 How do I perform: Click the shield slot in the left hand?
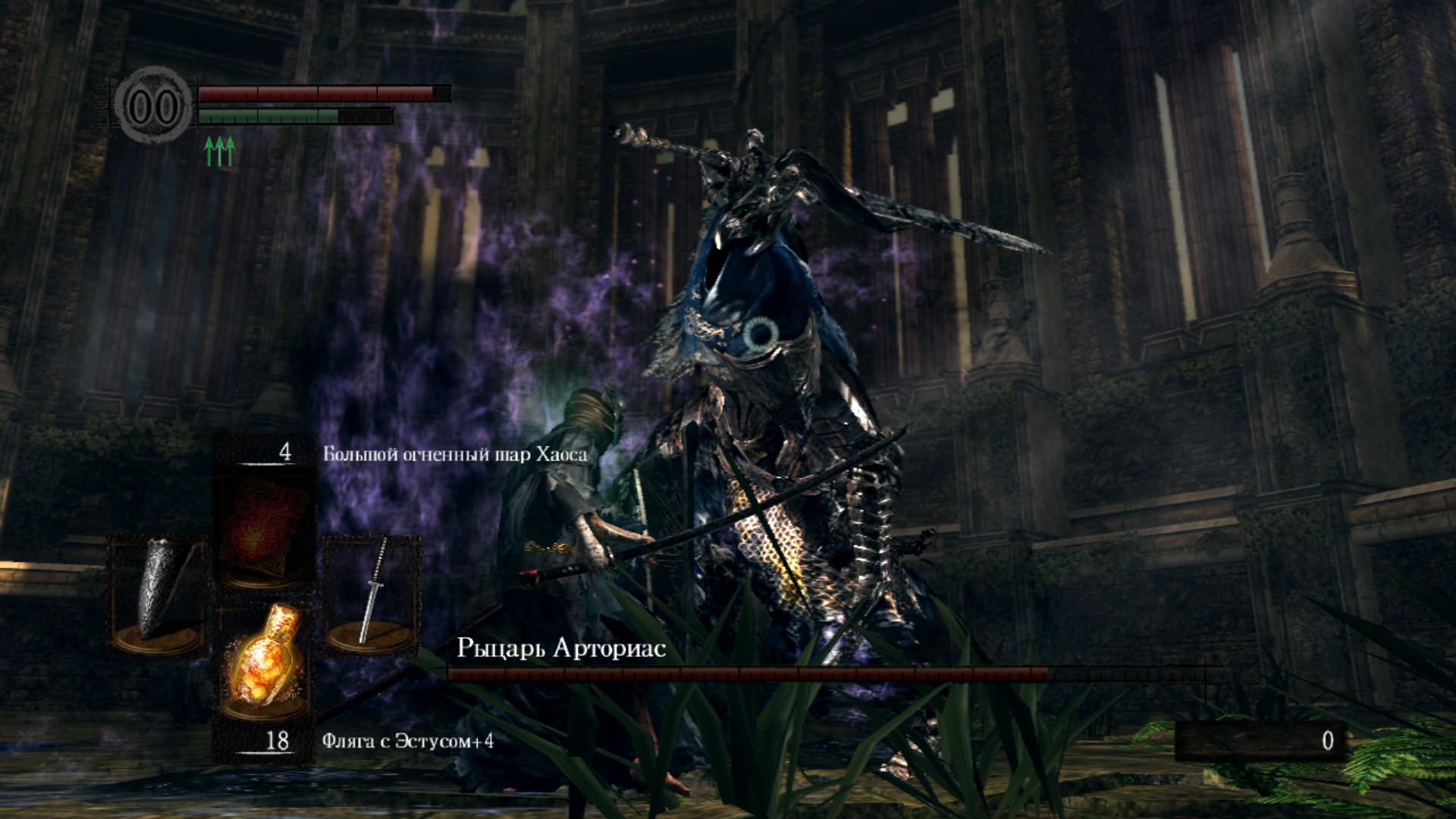click(x=158, y=594)
